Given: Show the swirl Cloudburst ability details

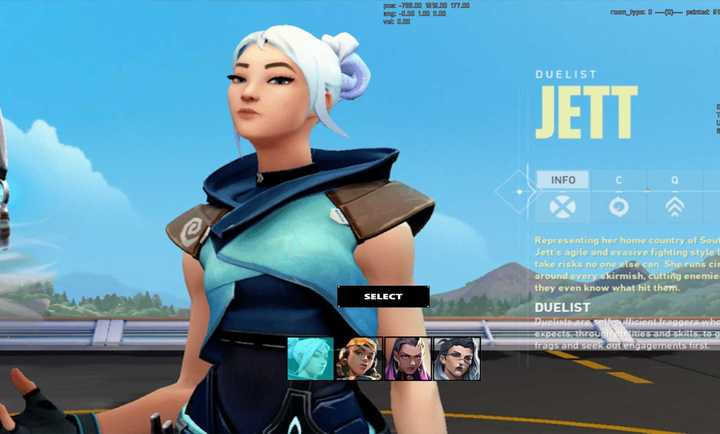Looking at the screenshot, I should pyautogui.click(x=619, y=207).
